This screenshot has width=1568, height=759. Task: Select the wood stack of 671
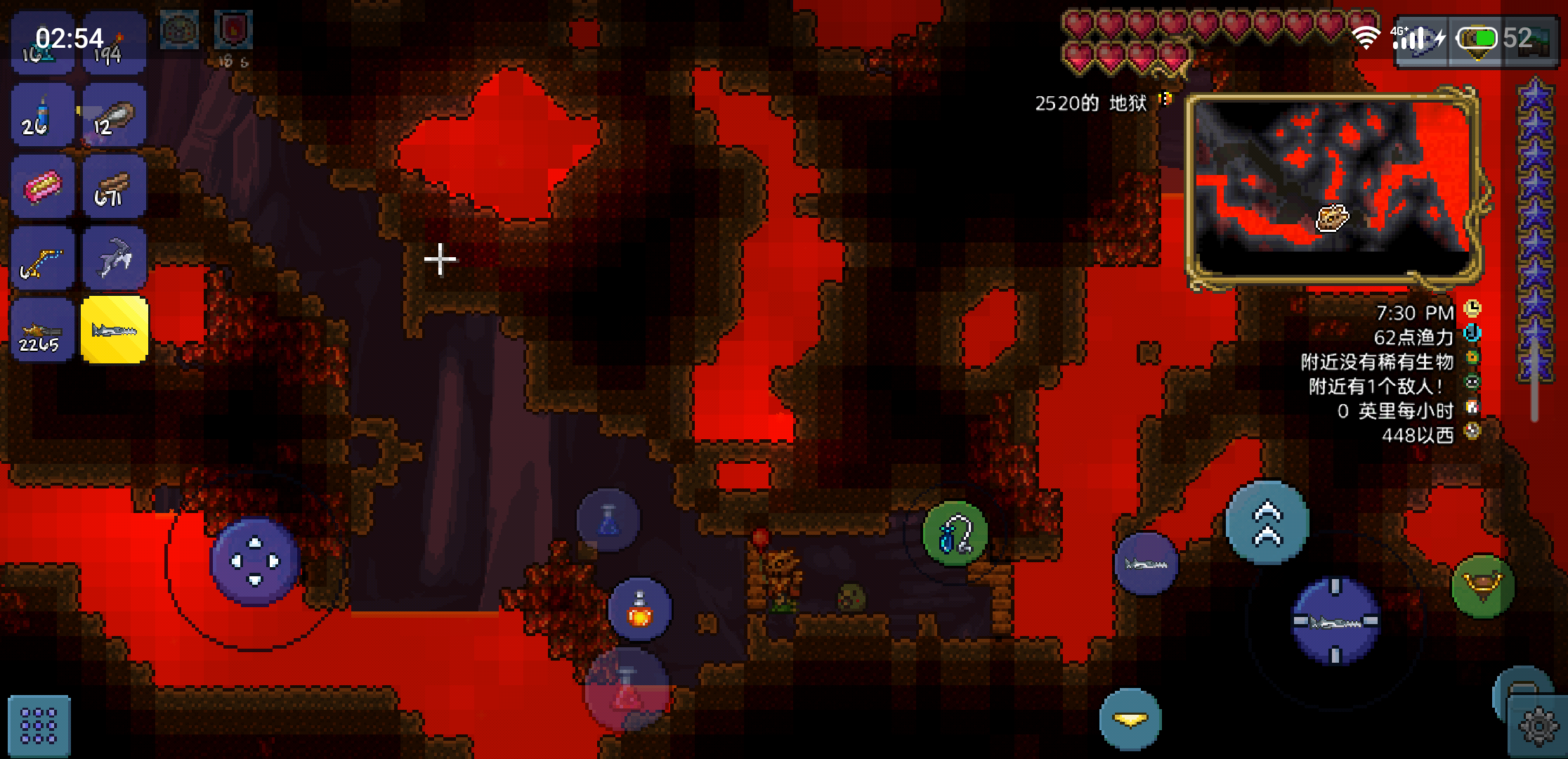pyautogui.click(x=115, y=187)
